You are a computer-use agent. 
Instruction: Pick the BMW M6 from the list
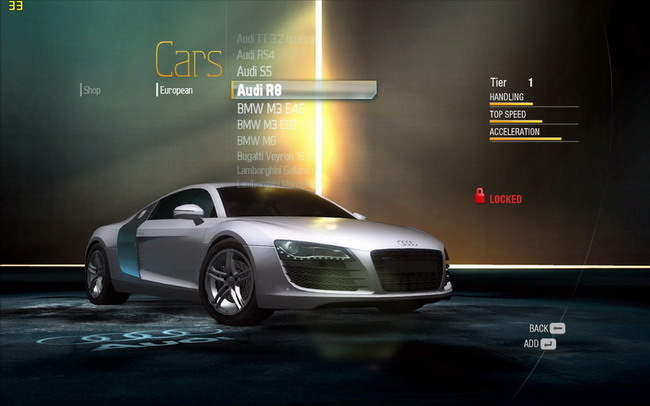[256, 141]
